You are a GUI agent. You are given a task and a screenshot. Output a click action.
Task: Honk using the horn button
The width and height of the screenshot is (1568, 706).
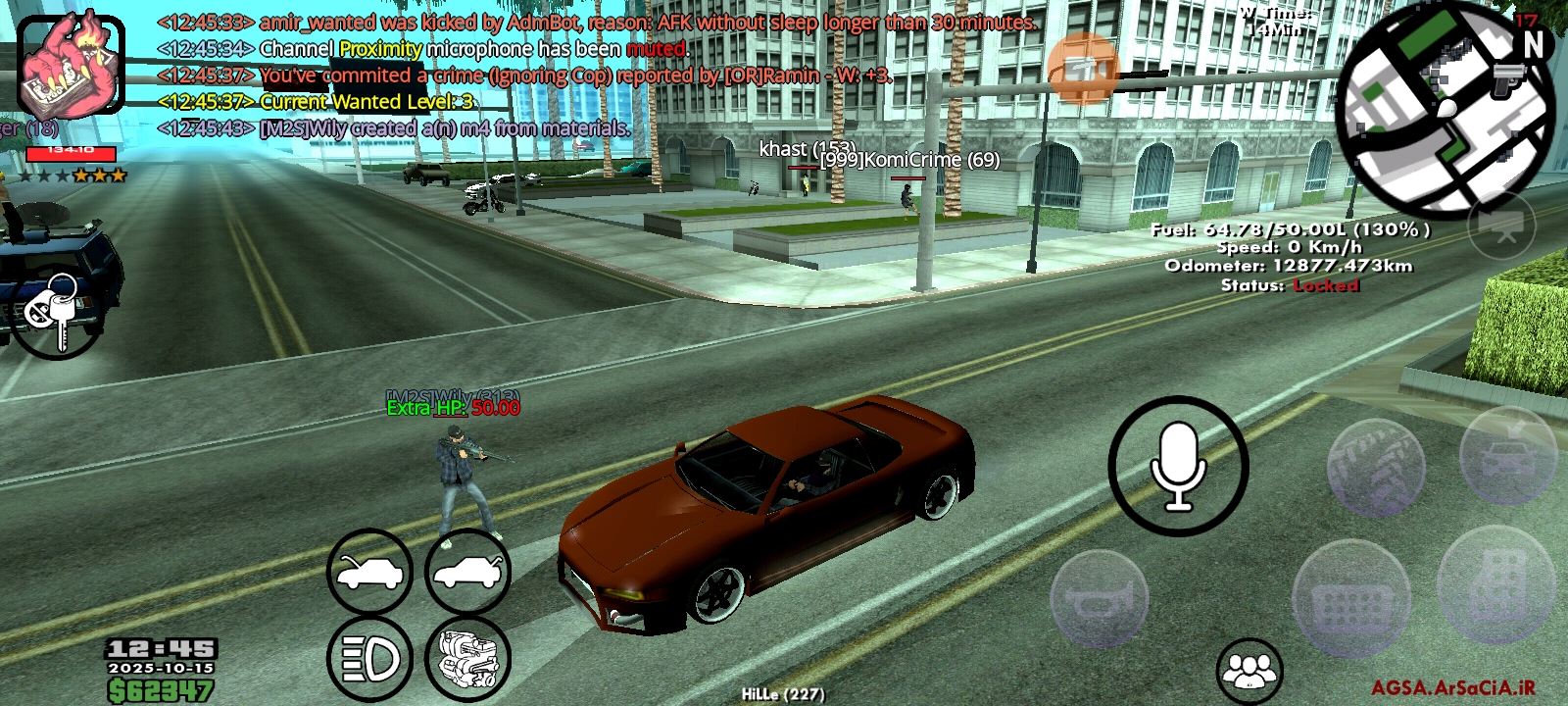click(x=1099, y=599)
